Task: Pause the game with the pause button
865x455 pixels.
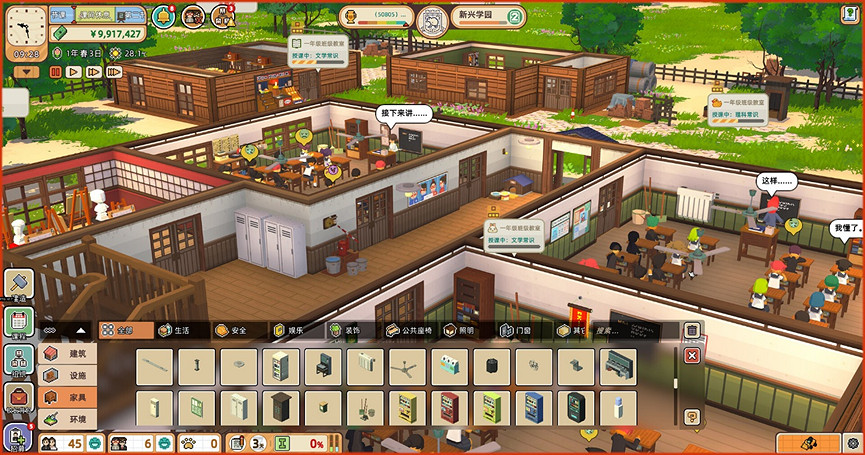Action: (53, 72)
